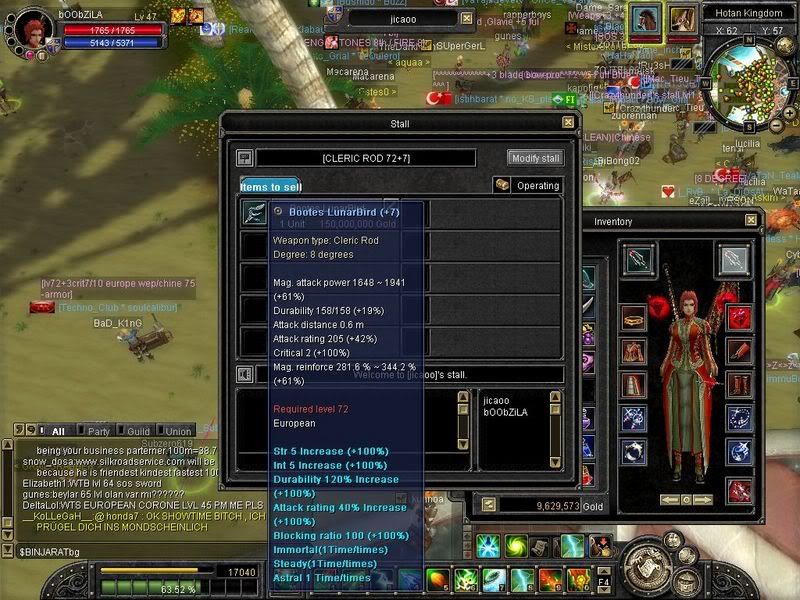Select the horse pet portrait

[x=643, y=20]
